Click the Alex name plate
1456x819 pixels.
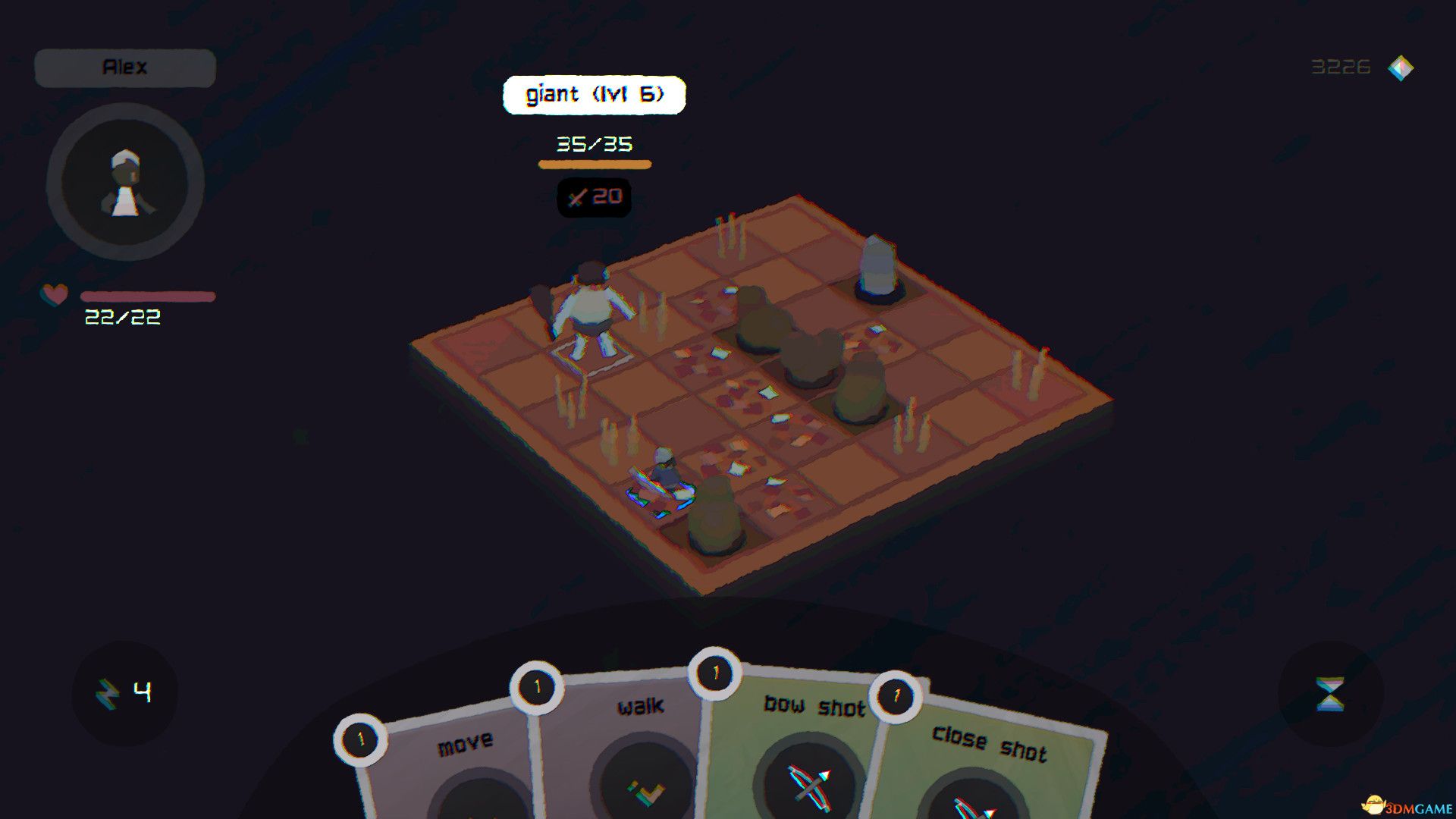[124, 67]
